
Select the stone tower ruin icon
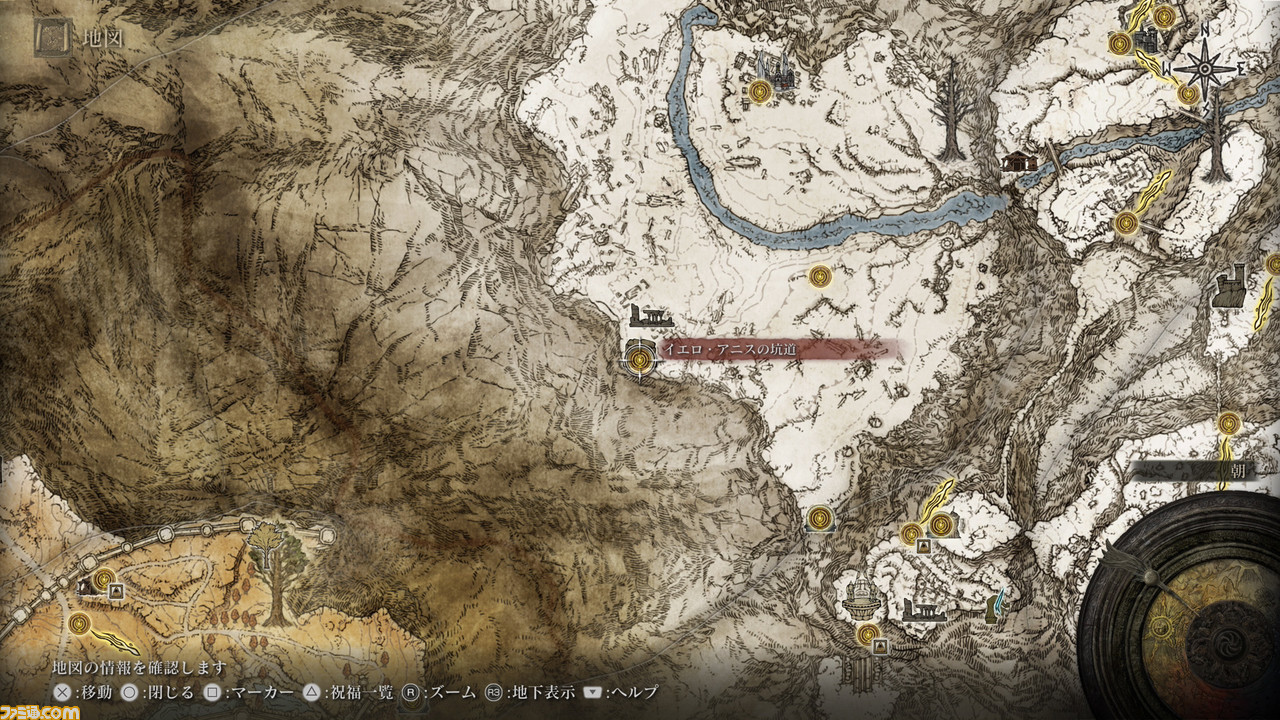pyautogui.click(x=1229, y=286)
